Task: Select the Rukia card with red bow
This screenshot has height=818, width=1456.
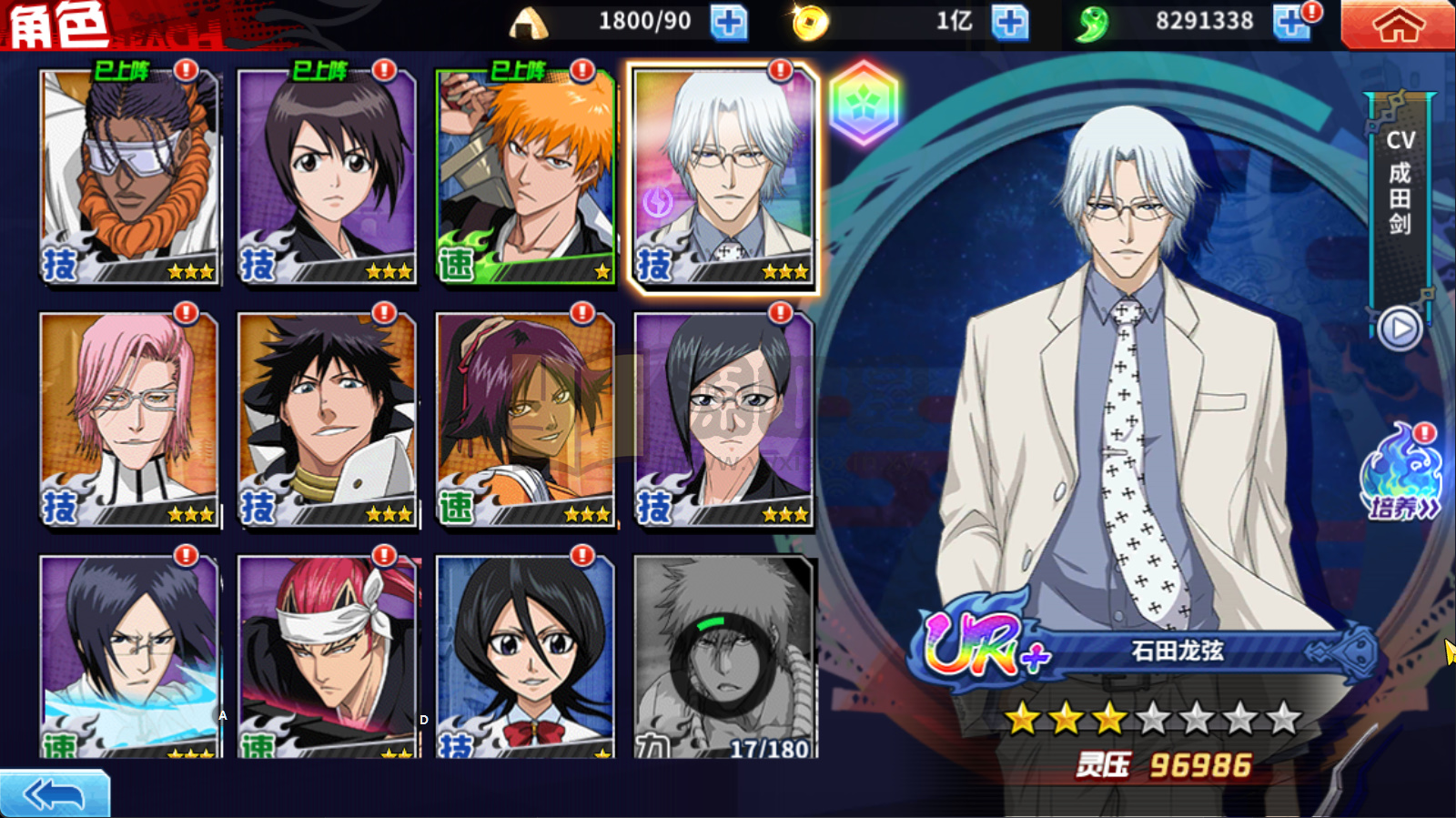Action: [525, 657]
